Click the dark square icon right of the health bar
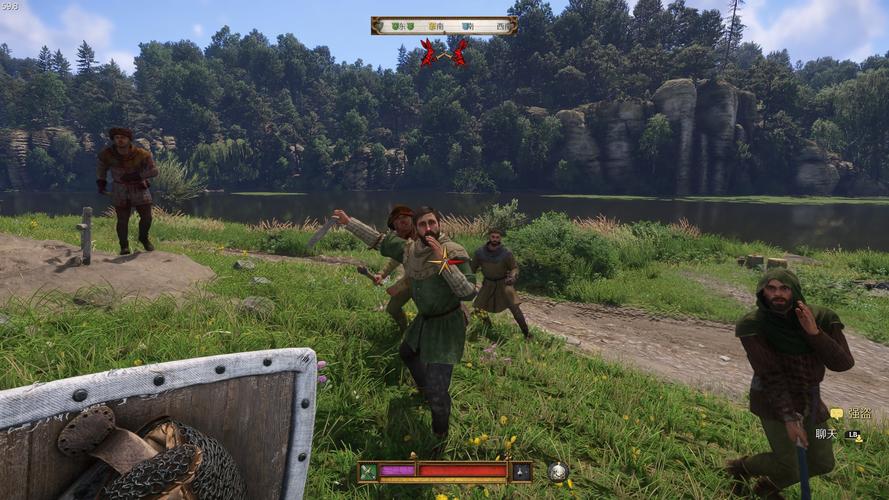 [521, 471]
